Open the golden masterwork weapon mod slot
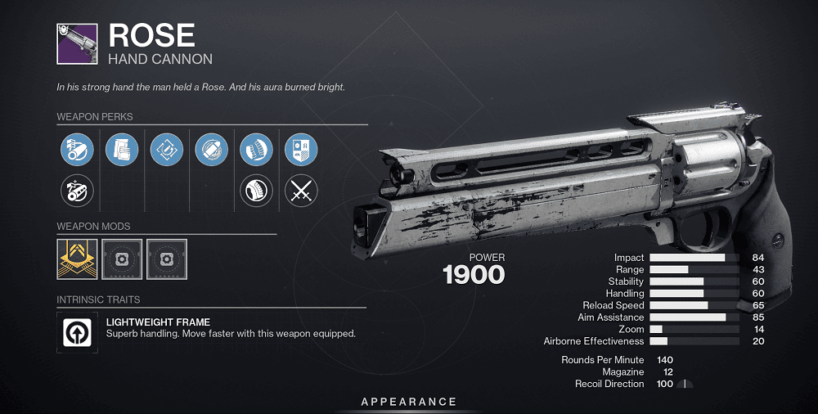 point(77,258)
